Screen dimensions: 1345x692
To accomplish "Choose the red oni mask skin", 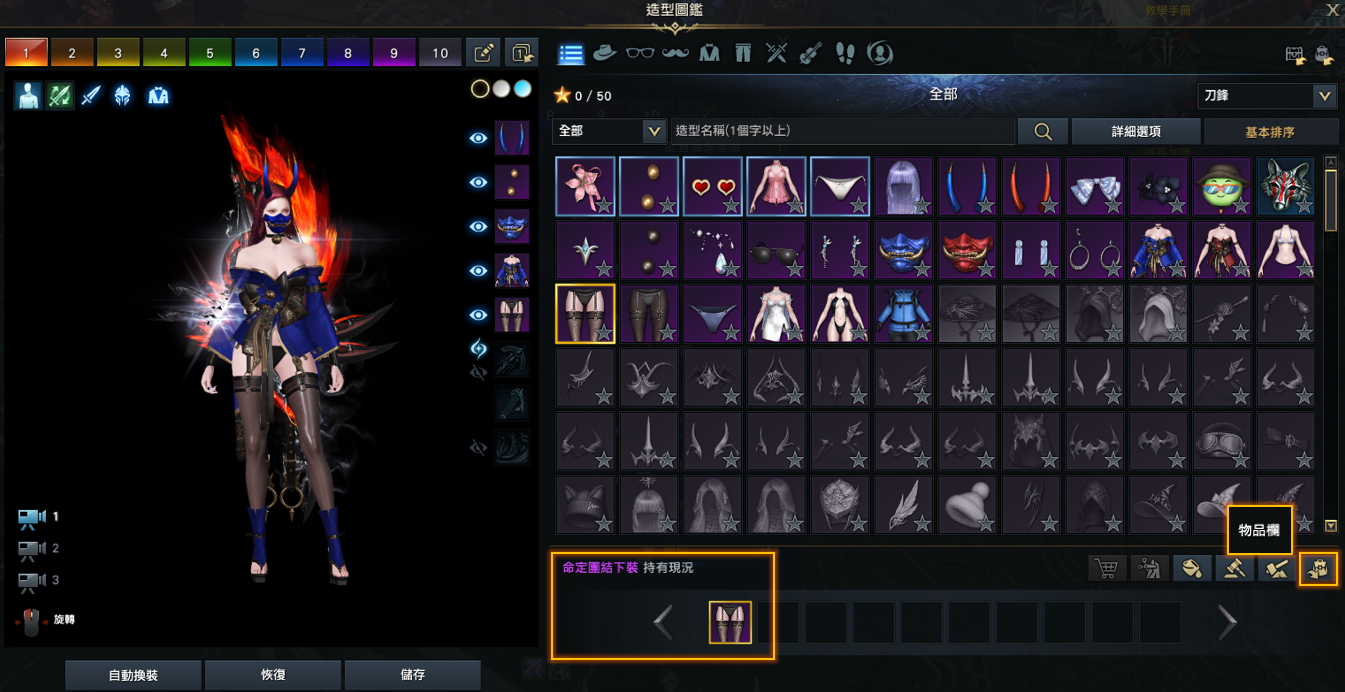I will tap(967, 250).
